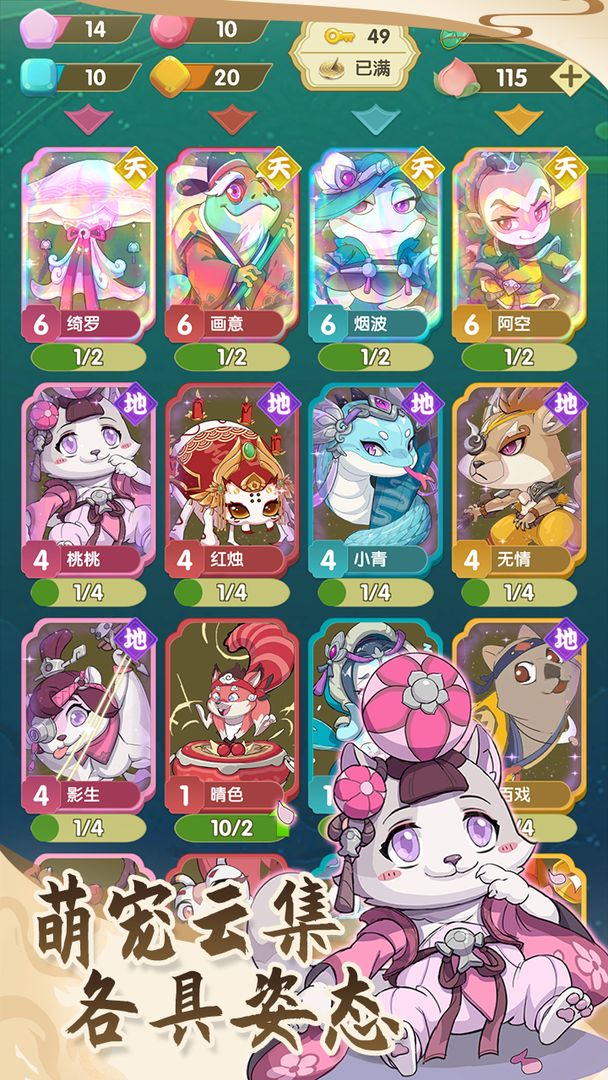Screen dimensions: 608x1080
Task: Add more peach currency with plus button
Action: pos(569,76)
